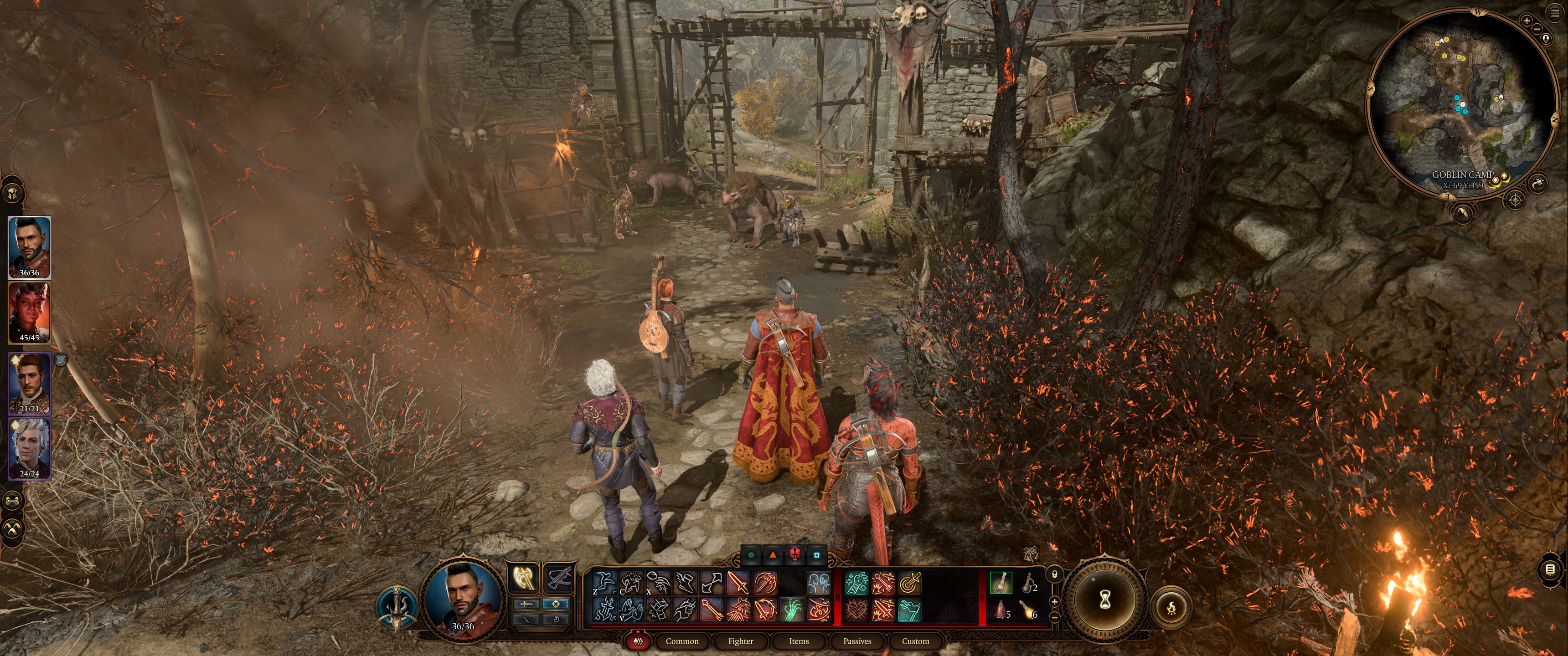Screen dimensions: 1568x656
Task: Switch to the Custom hotbar tab
Action: pos(915,641)
